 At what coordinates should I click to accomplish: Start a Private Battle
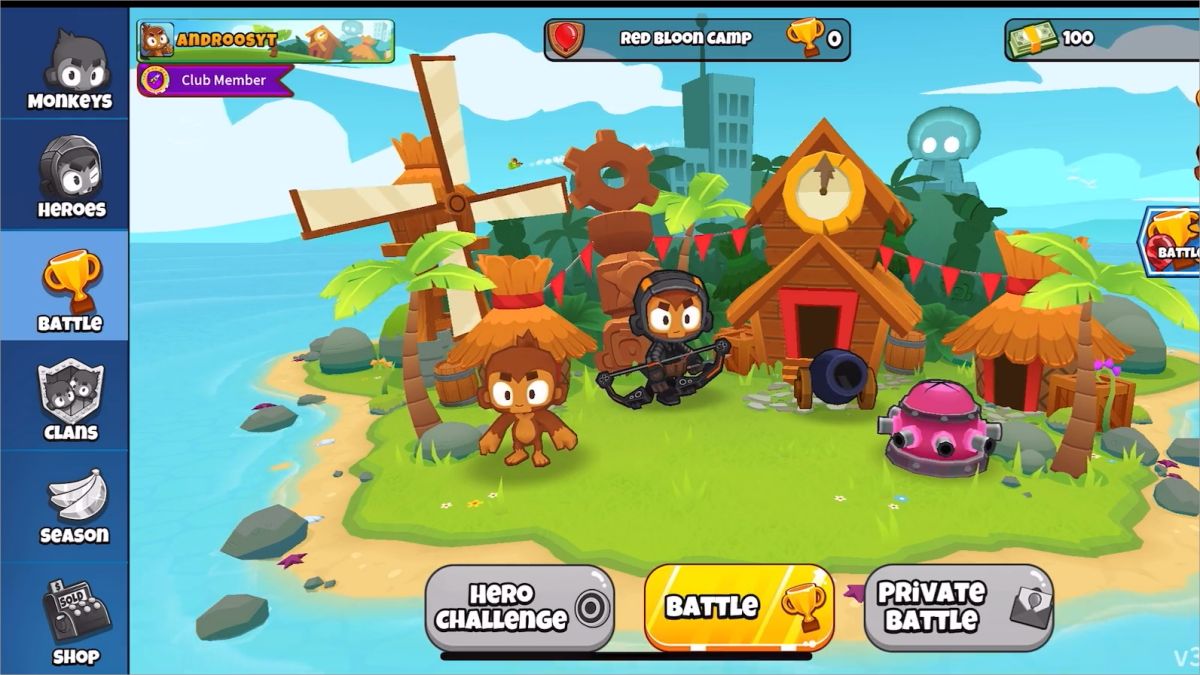coord(957,607)
